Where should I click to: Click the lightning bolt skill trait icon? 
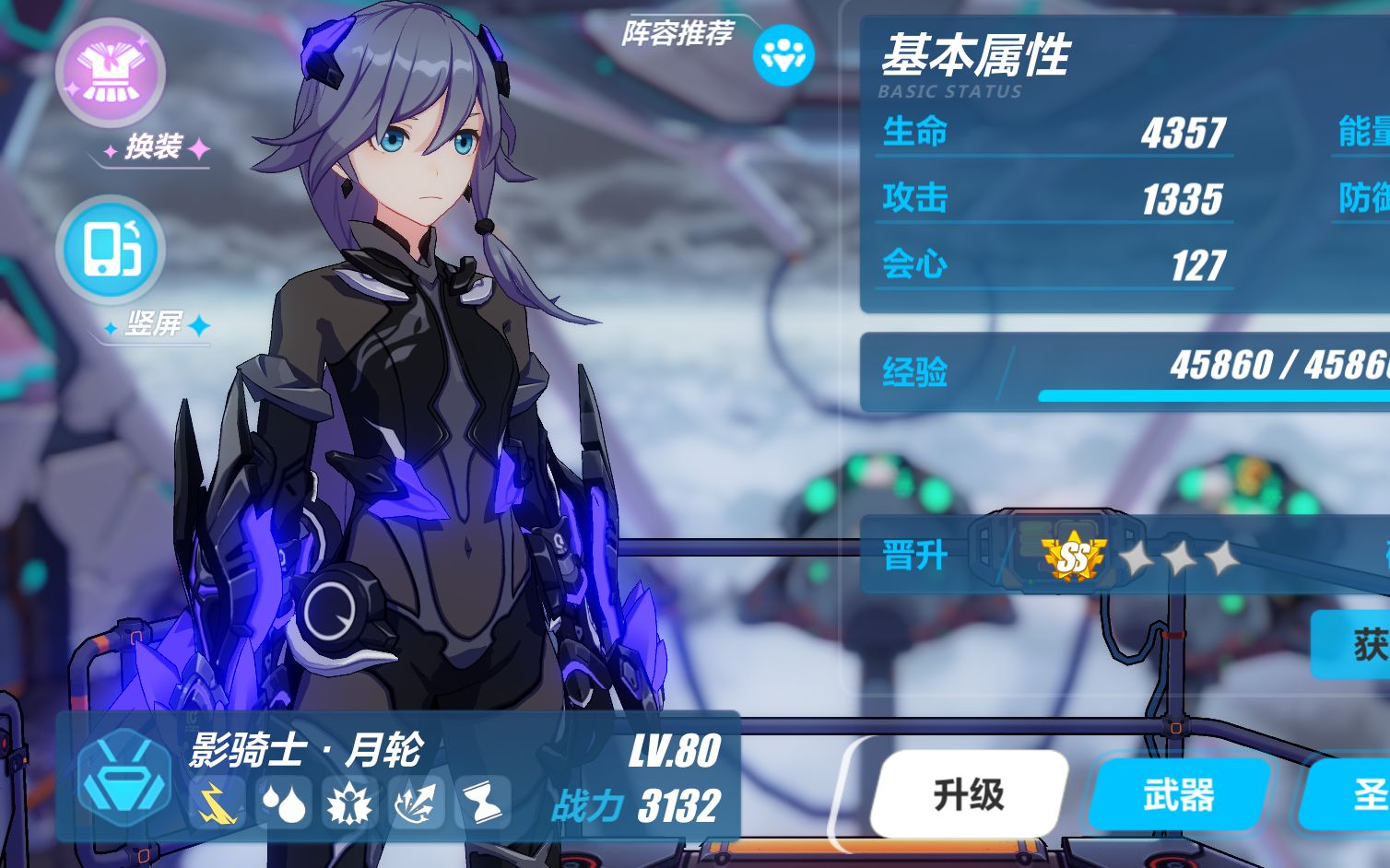click(x=217, y=803)
